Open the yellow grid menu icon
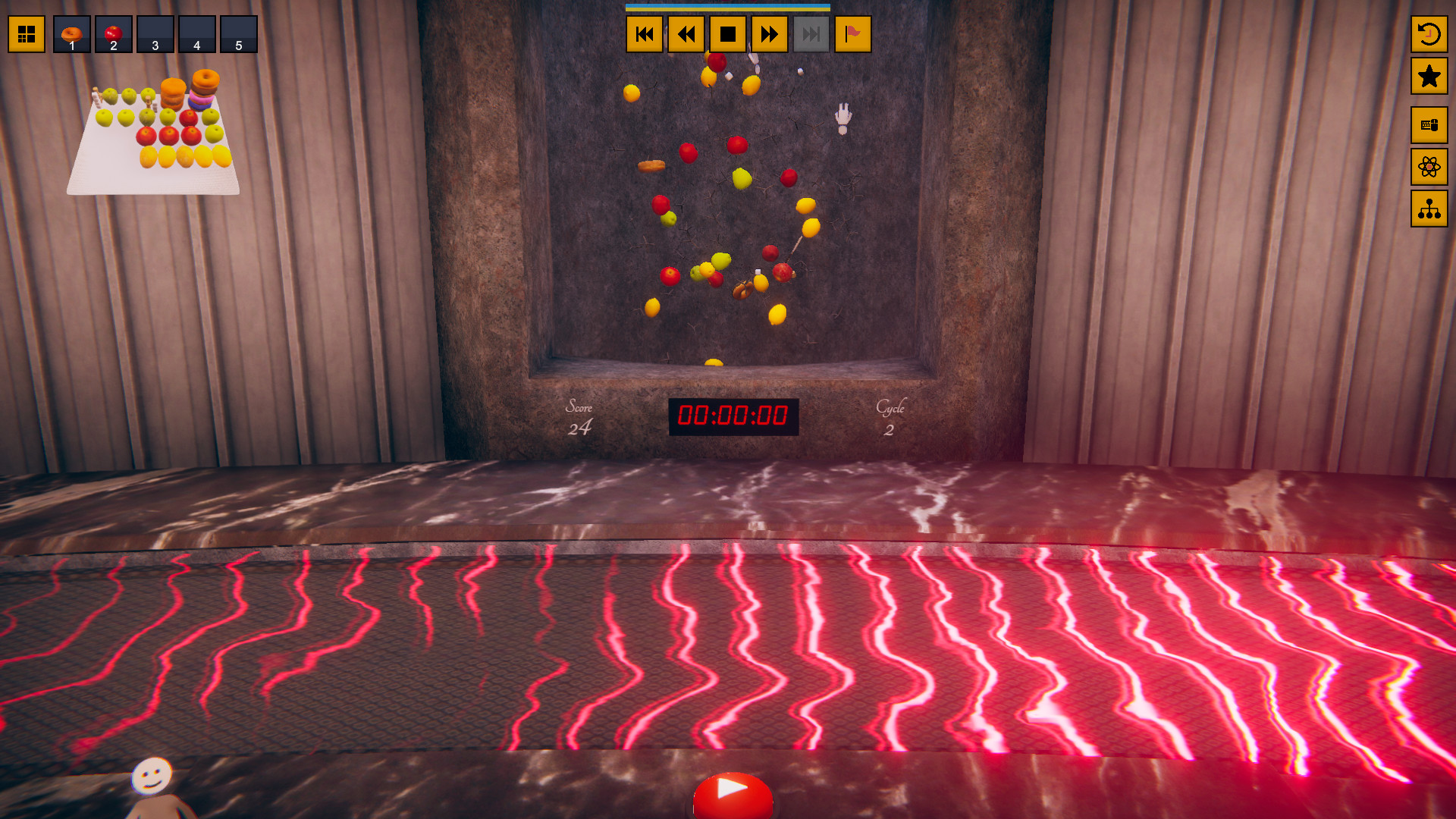The image size is (1456, 819). click(x=27, y=34)
